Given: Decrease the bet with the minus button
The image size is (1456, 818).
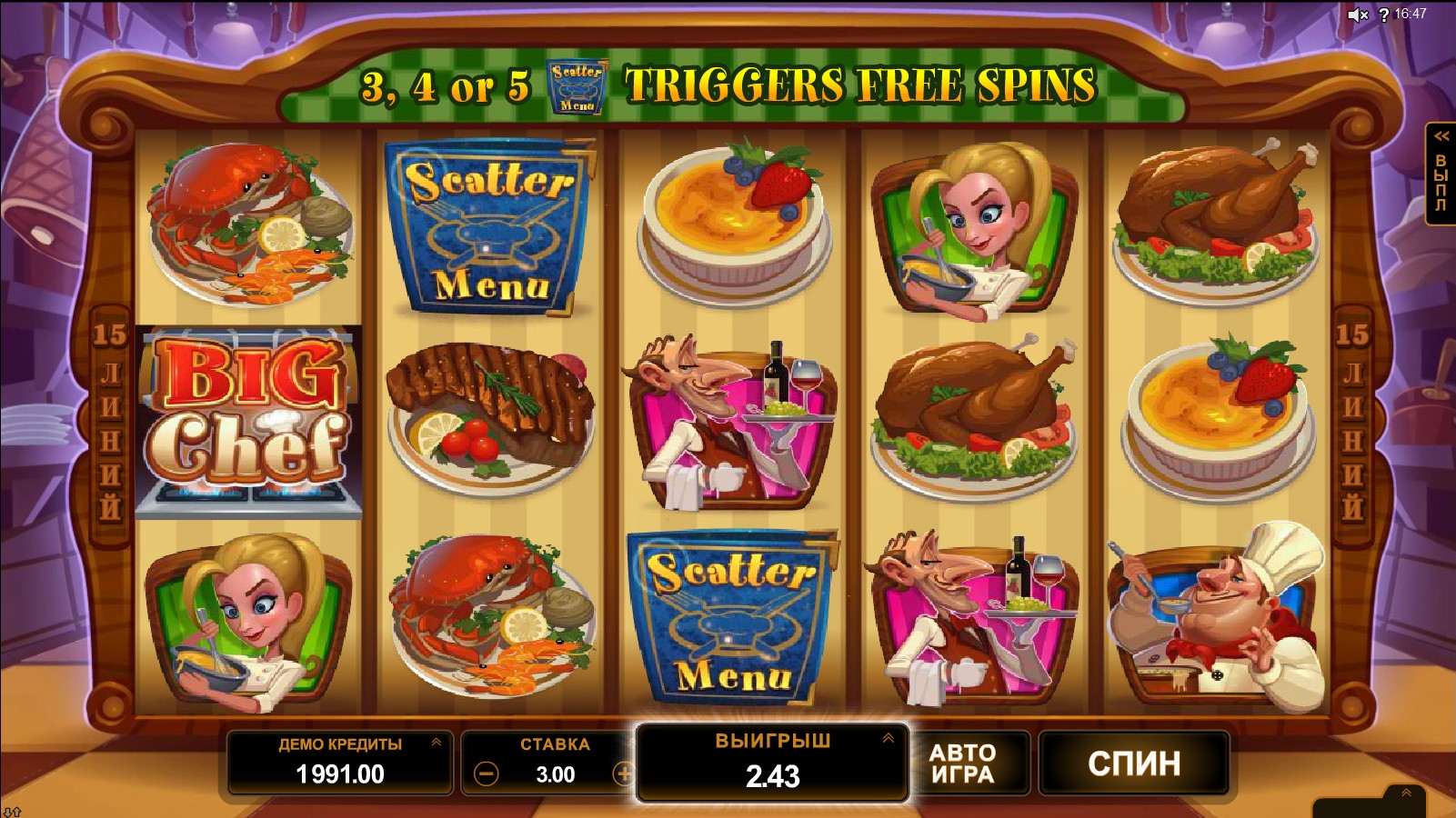Looking at the screenshot, I should tap(487, 774).
